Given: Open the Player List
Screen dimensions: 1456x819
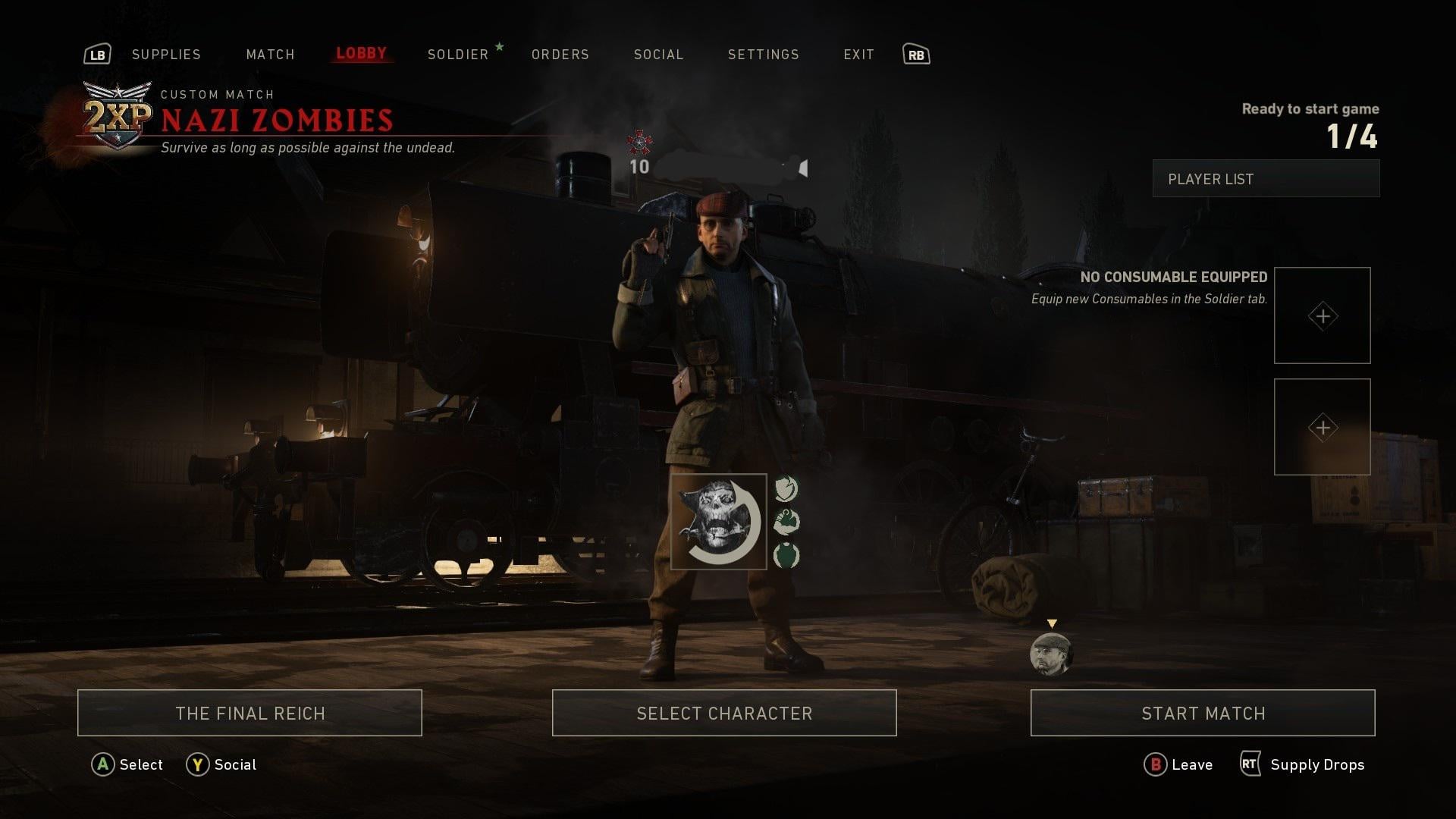Looking at the screenshot, I should [x=1266, y=179].
